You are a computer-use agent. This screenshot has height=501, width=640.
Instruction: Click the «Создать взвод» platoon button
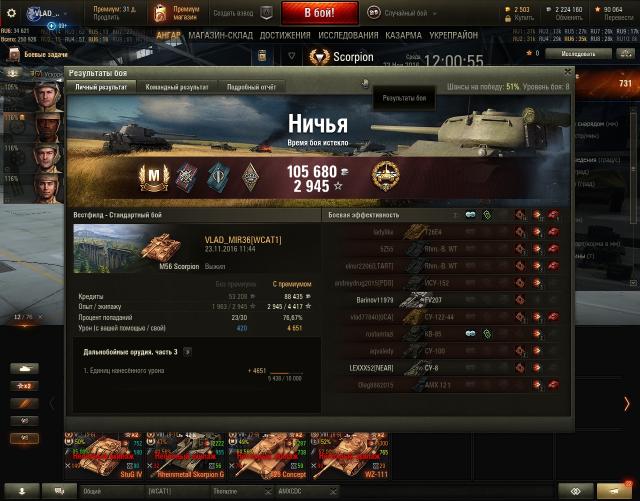(241, 13)
